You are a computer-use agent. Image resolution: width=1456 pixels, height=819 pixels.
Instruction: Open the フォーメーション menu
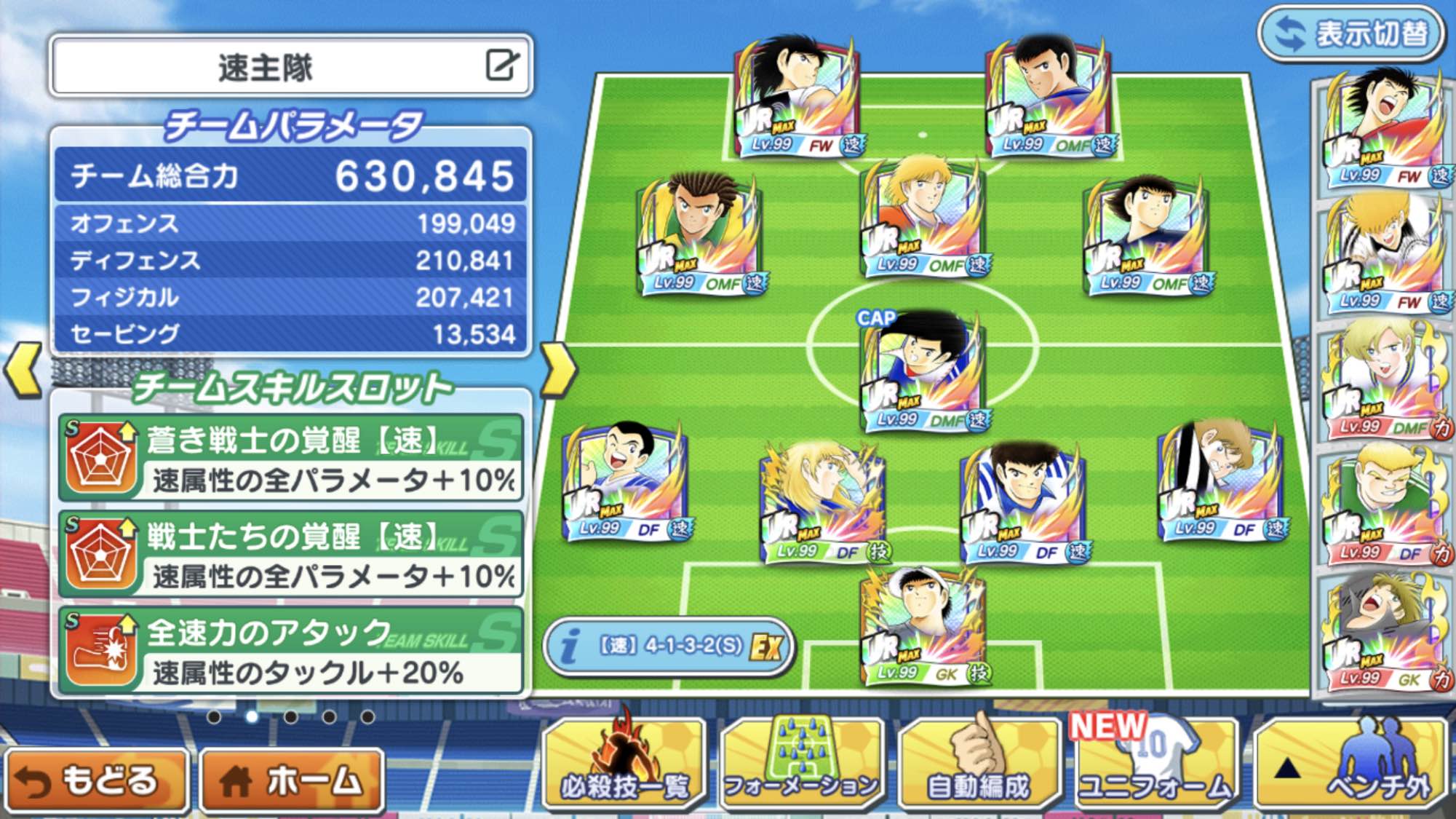802,764
